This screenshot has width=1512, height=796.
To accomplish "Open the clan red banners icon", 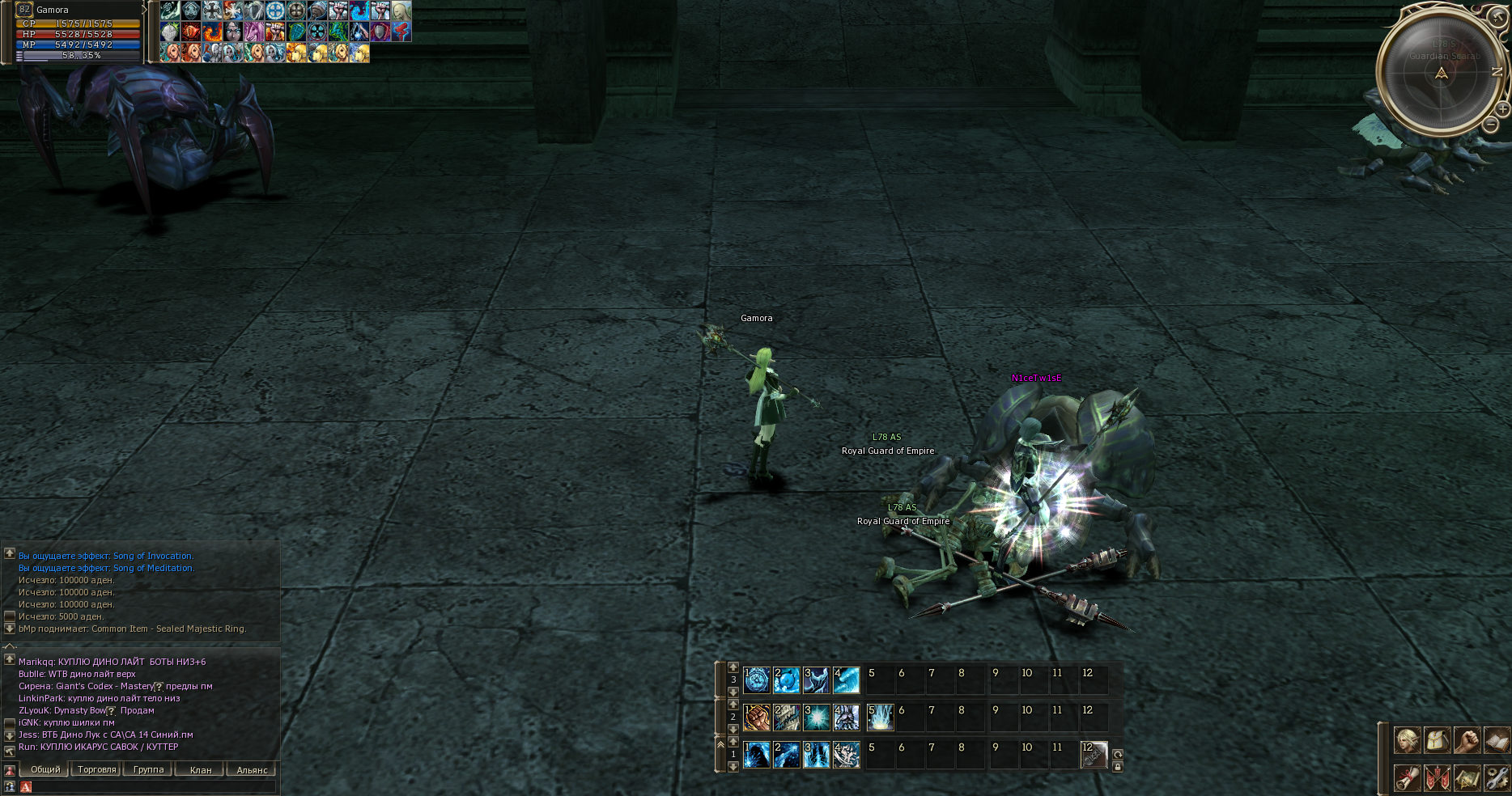I will [1437, 778].
